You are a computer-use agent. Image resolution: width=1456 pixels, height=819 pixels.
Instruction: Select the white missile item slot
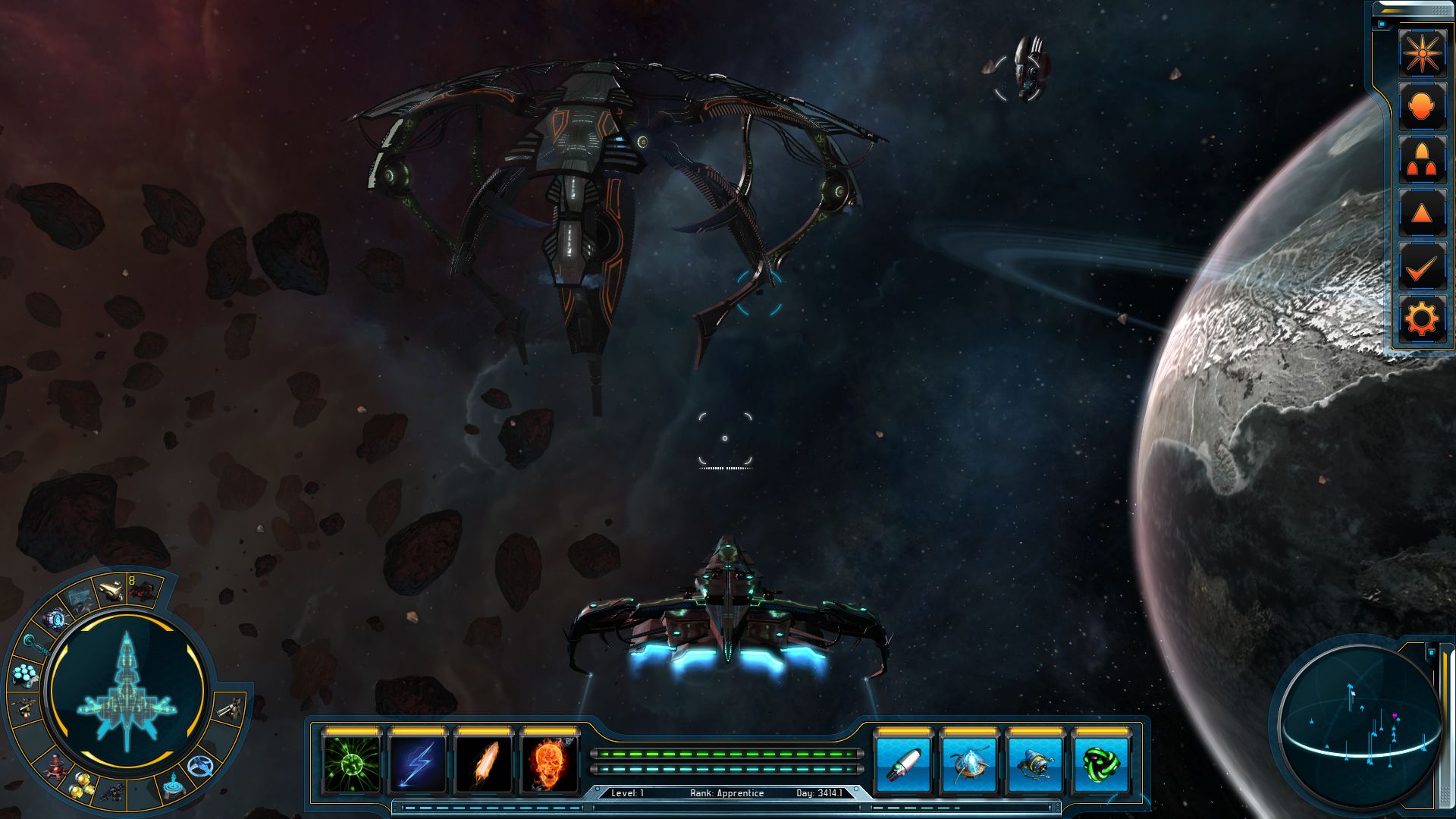tap(903, 764)
